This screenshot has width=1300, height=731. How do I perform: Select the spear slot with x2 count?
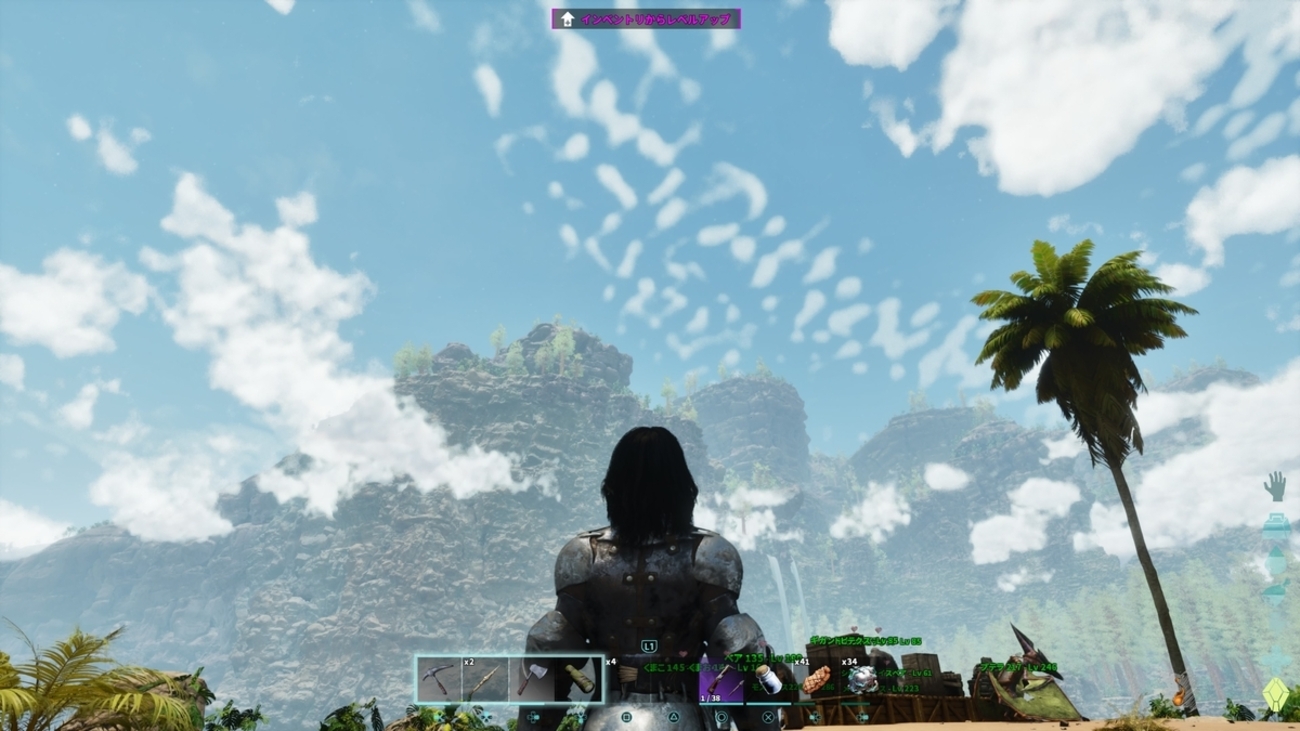point(484,680)
